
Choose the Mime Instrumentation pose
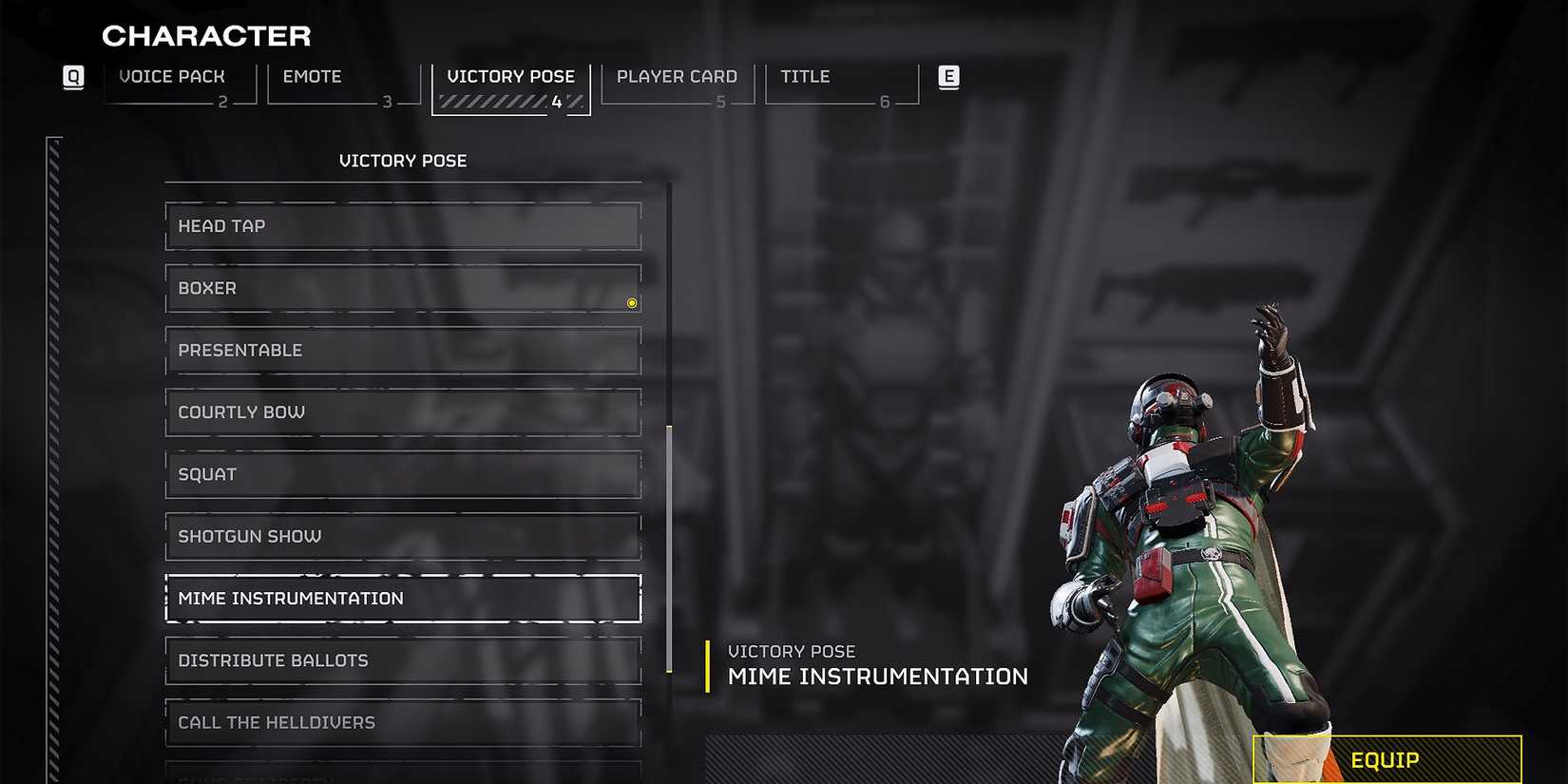[x=402, y=598]
